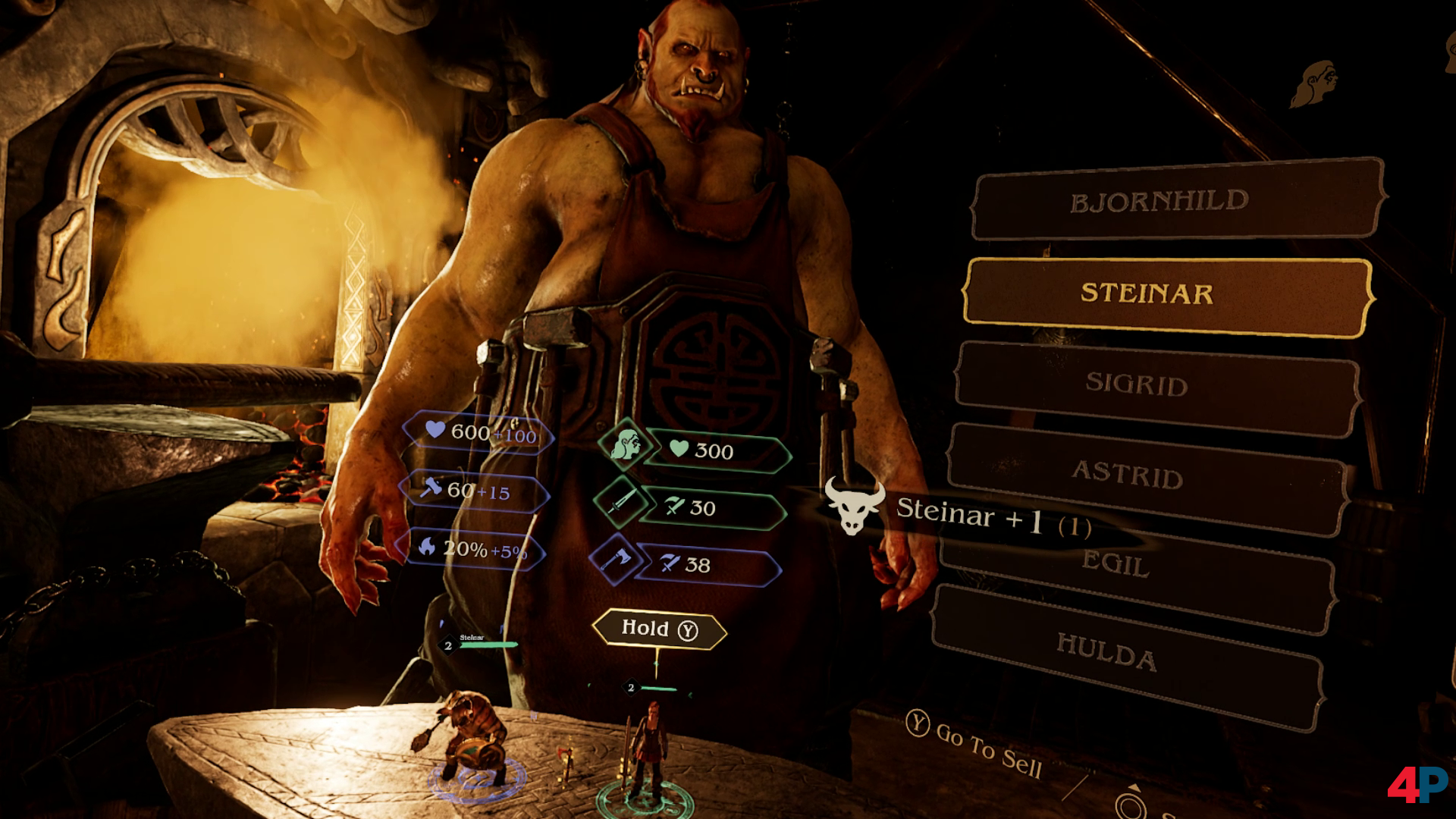Select the red-haired female unit on the table
The width and height of the screenshot is (1456, 819).
pos(647,751)
